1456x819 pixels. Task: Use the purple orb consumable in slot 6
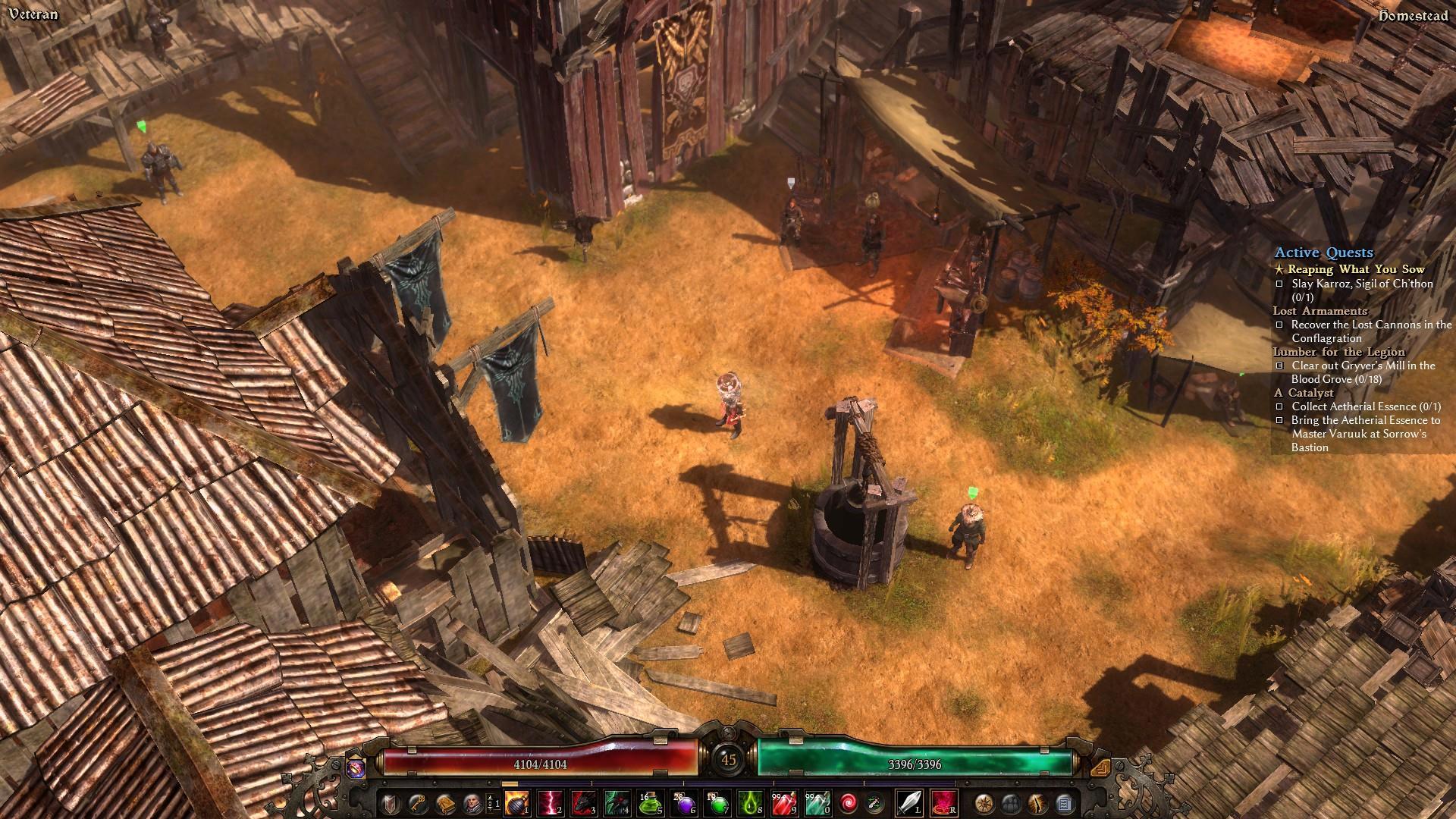[x=684, y=802]
